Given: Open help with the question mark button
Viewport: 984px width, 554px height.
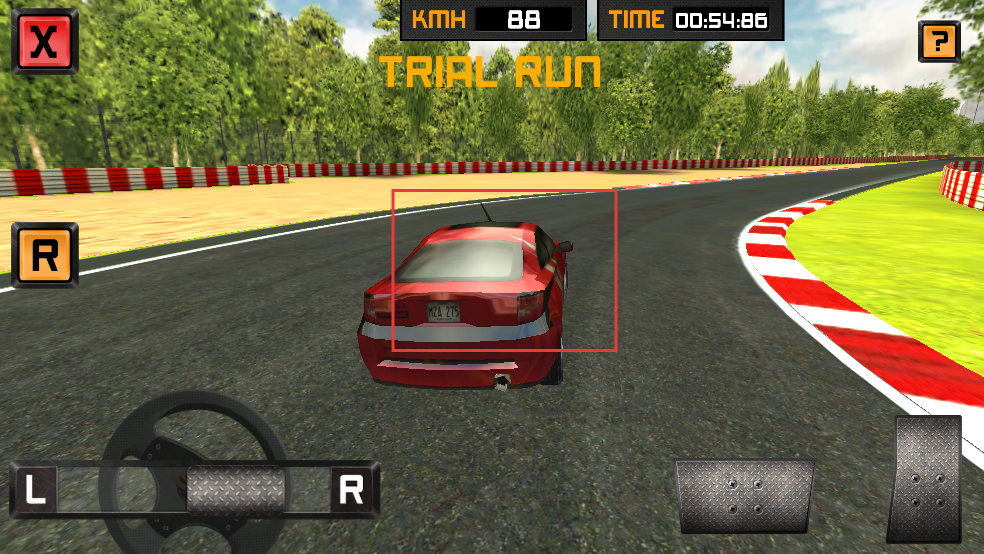Looking at the screenshot, I should click(x=939, y=42).
